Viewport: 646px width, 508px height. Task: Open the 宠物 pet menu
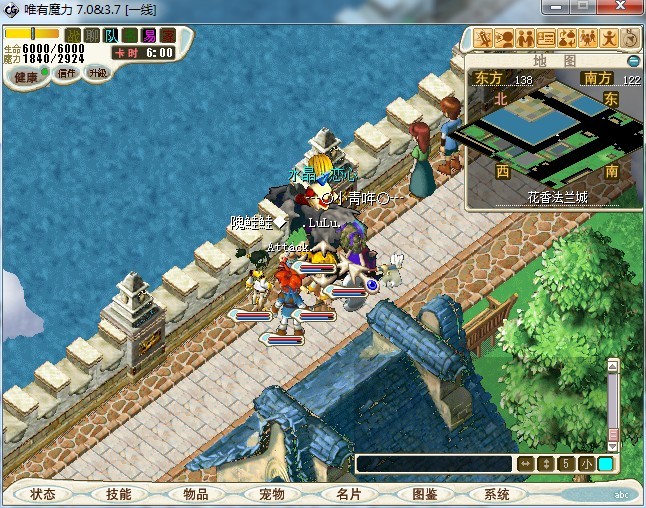click(x=271, y=494)
